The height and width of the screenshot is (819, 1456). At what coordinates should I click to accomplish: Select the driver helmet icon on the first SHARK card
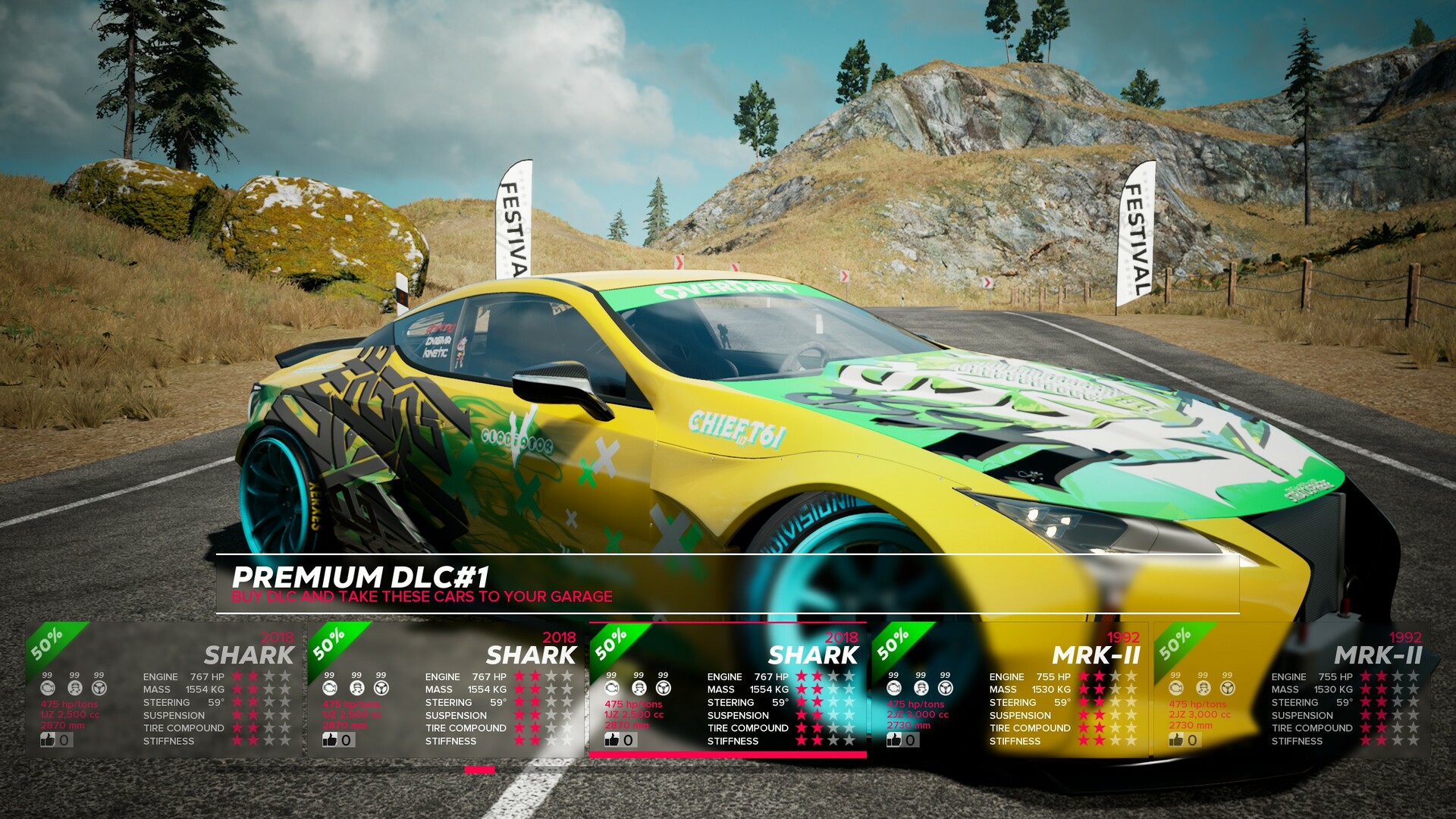coord(74,687)
